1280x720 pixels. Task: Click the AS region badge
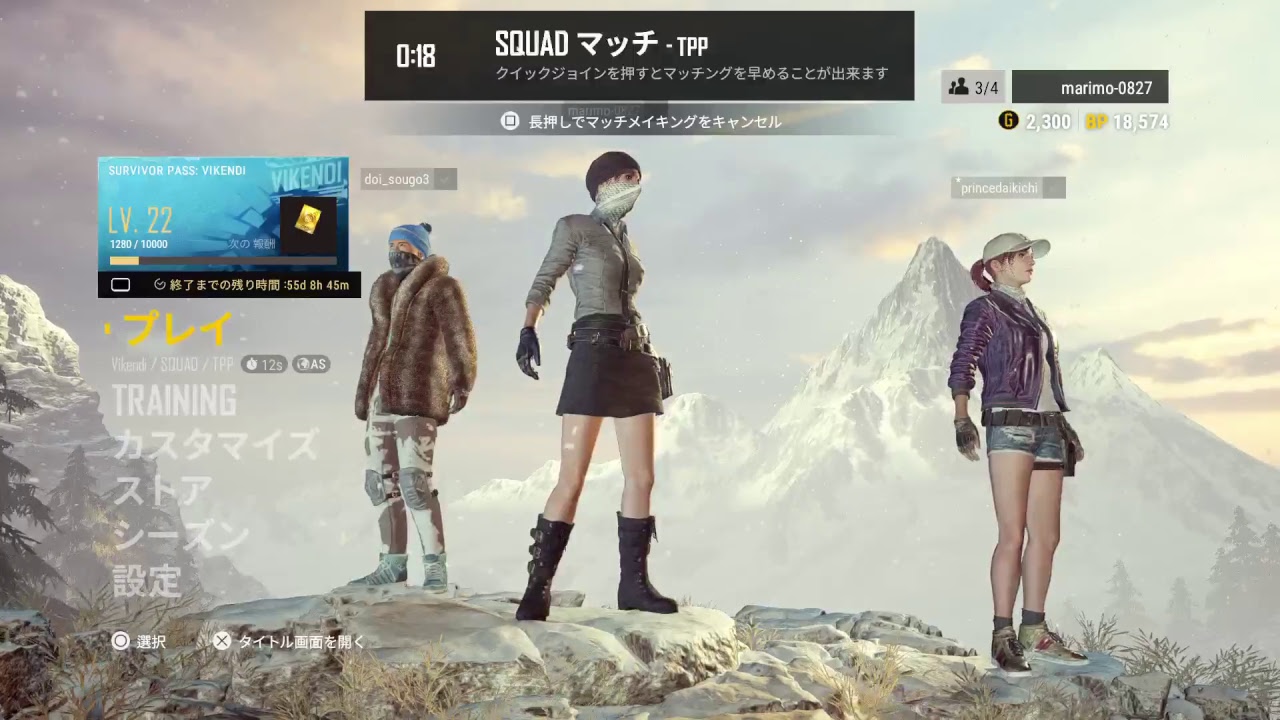point(312,364)
